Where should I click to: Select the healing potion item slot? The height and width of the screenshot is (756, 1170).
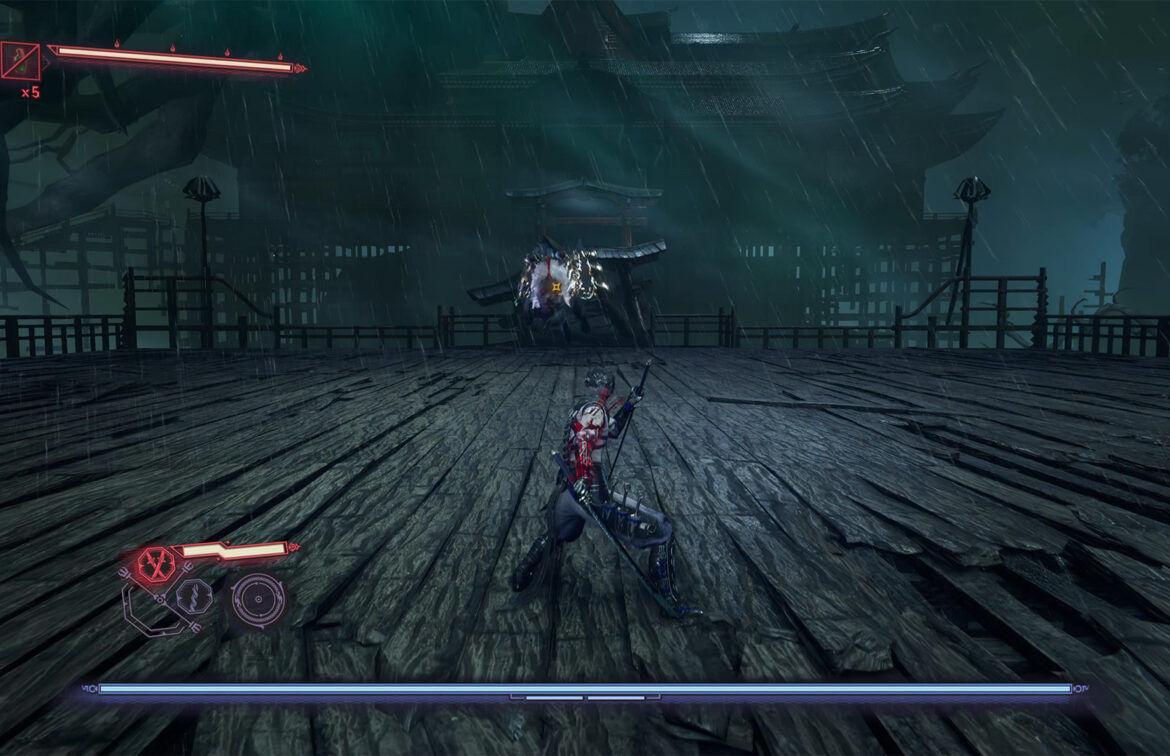tap(20, 61)
